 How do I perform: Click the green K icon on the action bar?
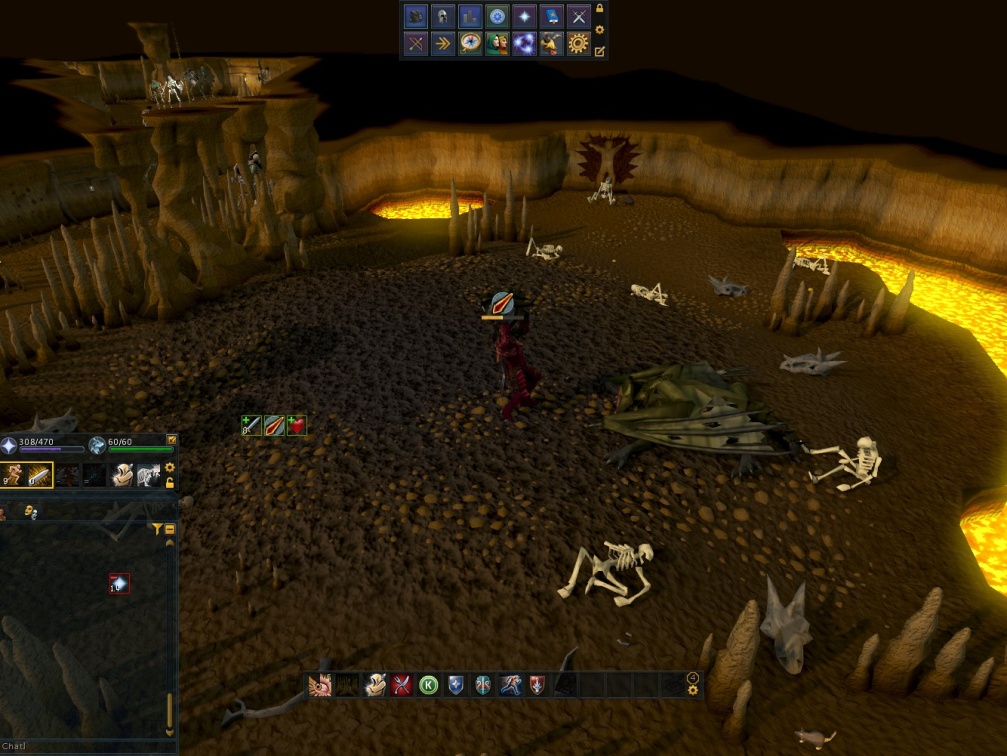(429, 685)
